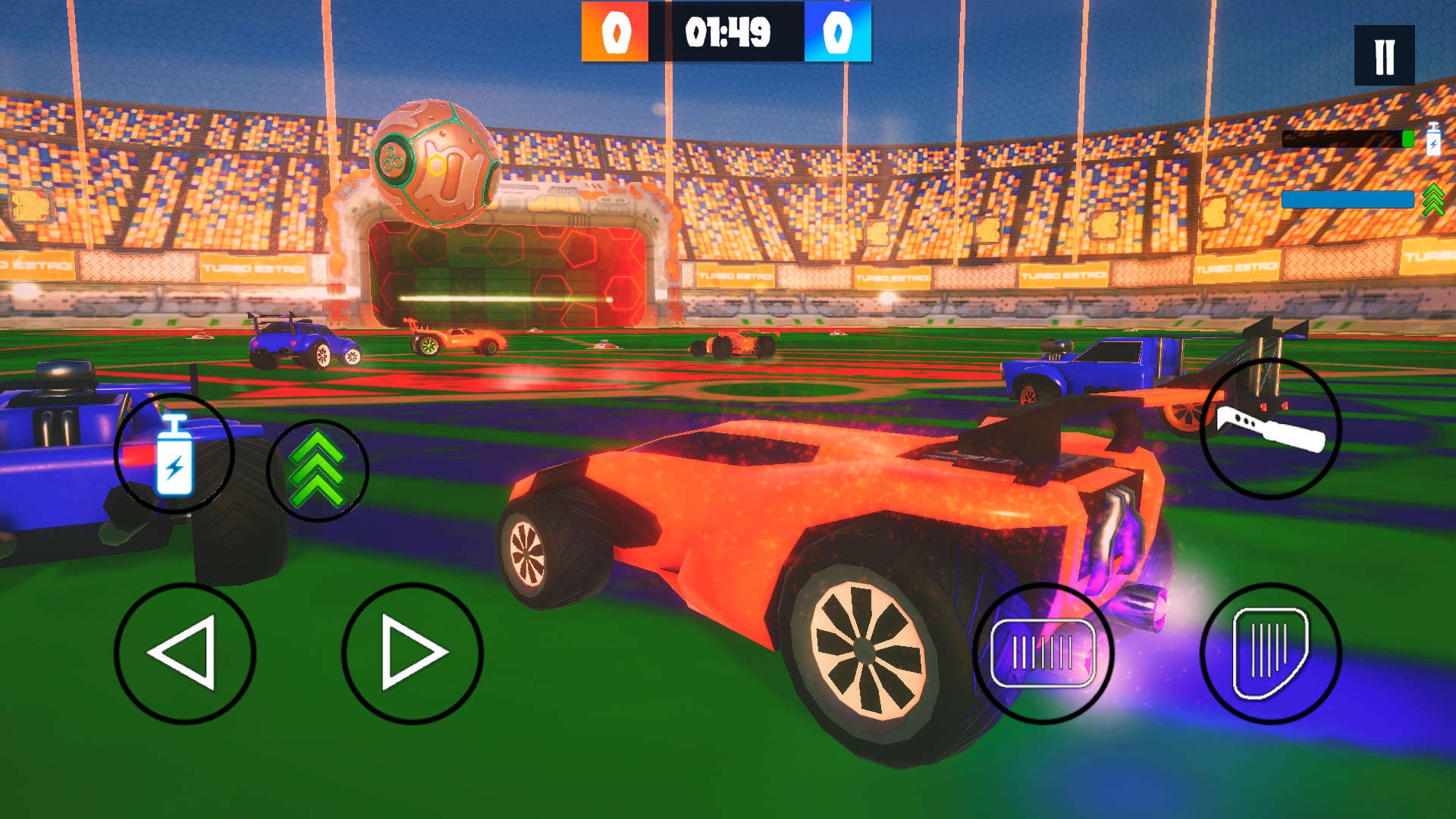
Task: Pause the match
Action: 1383,55
